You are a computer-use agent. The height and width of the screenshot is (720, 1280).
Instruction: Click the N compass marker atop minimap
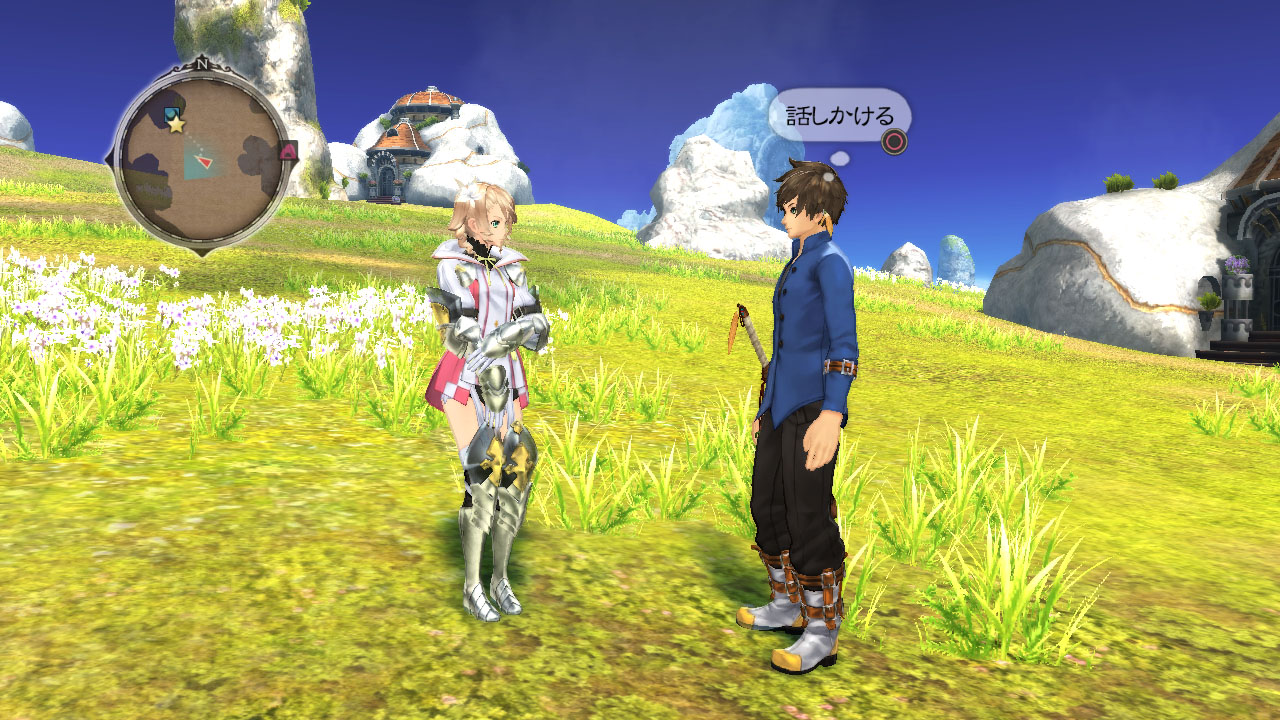tap(201, 64)
